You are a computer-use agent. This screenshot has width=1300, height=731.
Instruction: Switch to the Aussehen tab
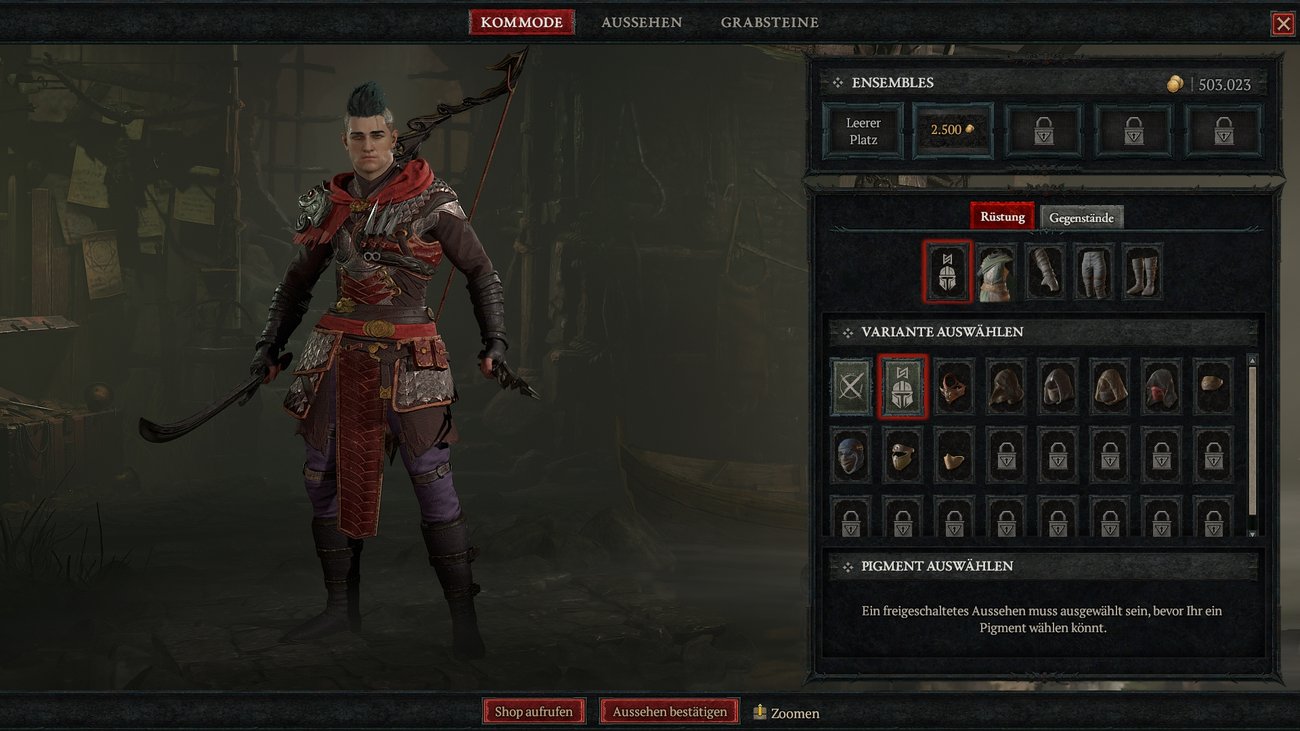(641, 21)
